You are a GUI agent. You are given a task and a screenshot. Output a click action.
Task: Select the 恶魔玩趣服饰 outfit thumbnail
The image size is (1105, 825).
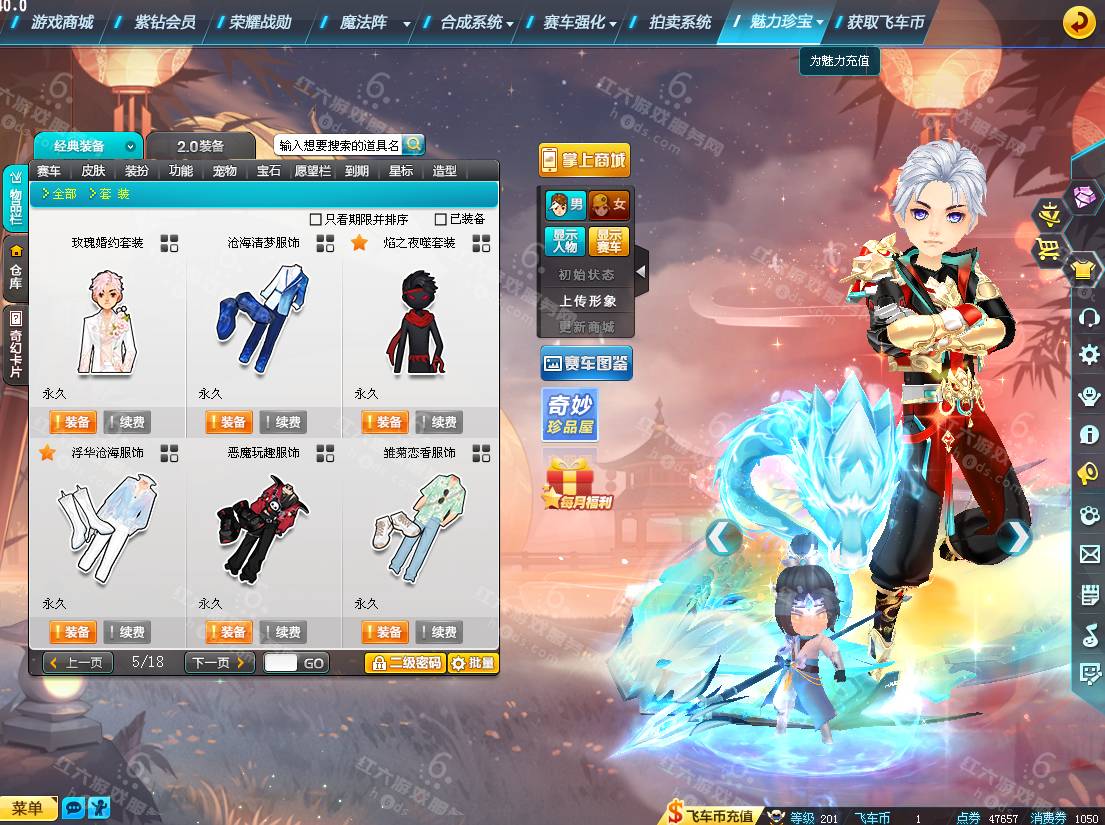(263, 530)
